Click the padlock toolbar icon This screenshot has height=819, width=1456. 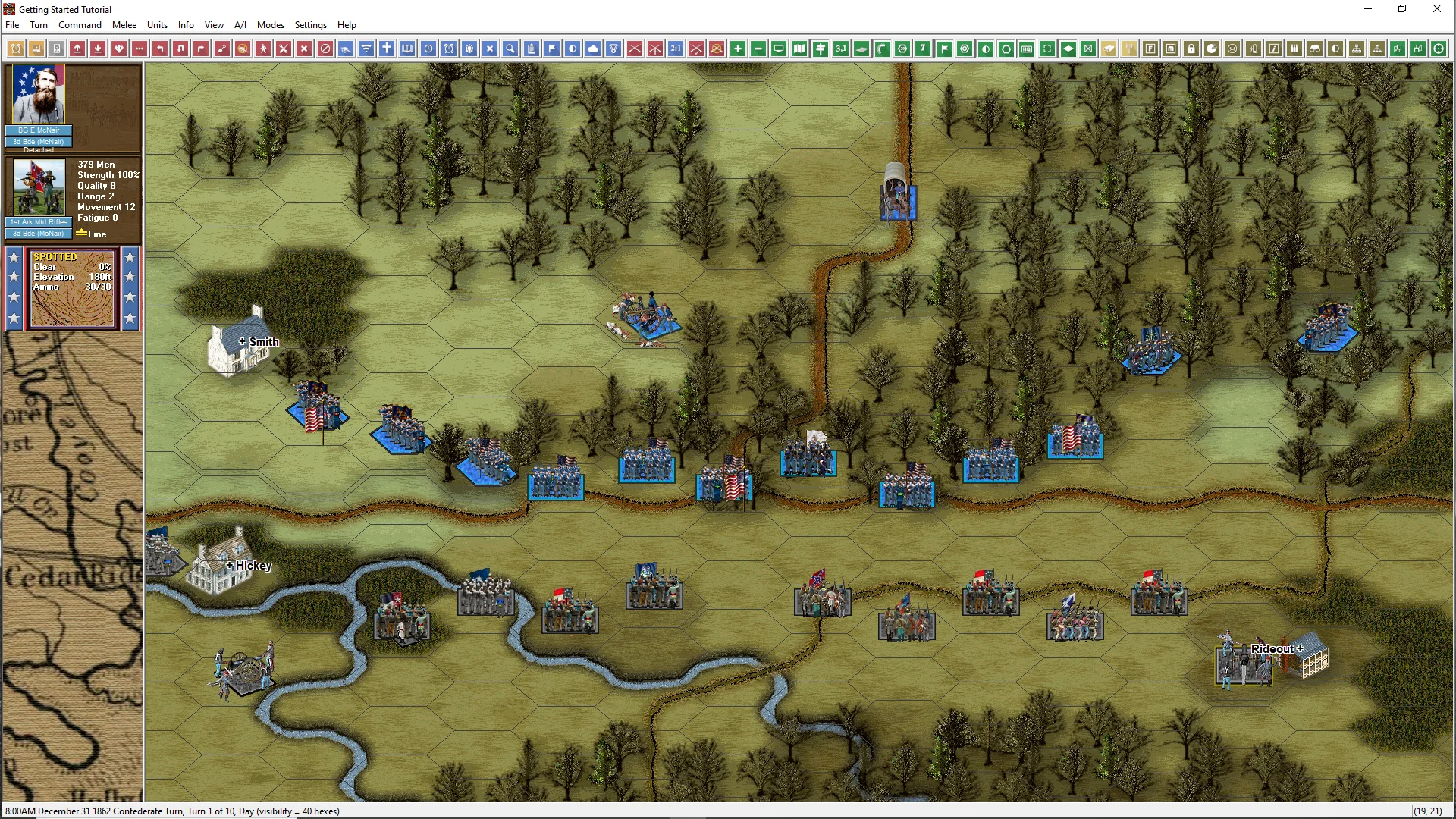tap(1191, 49)
